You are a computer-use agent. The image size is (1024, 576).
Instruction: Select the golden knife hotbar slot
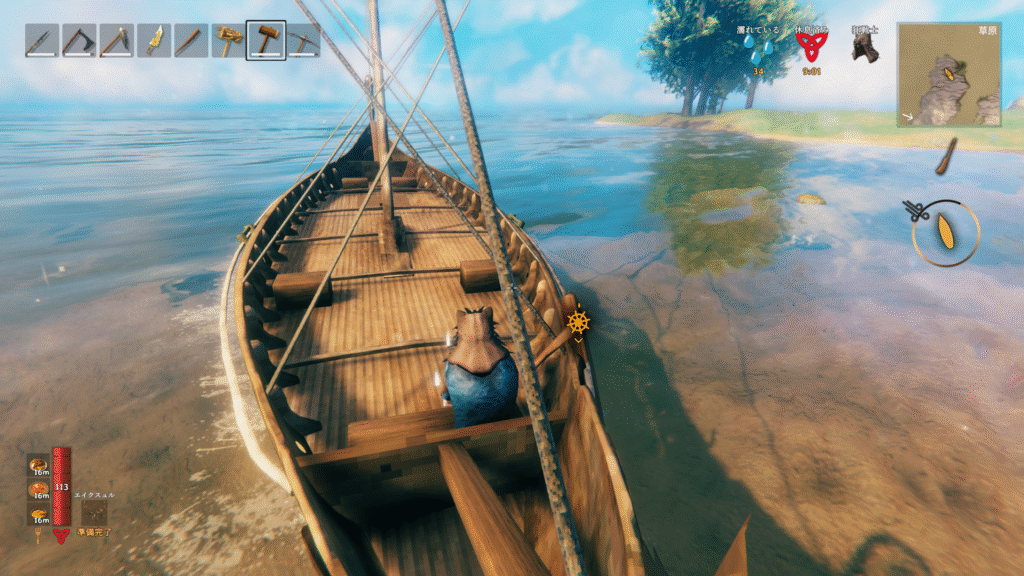click(x=154, y=41)
